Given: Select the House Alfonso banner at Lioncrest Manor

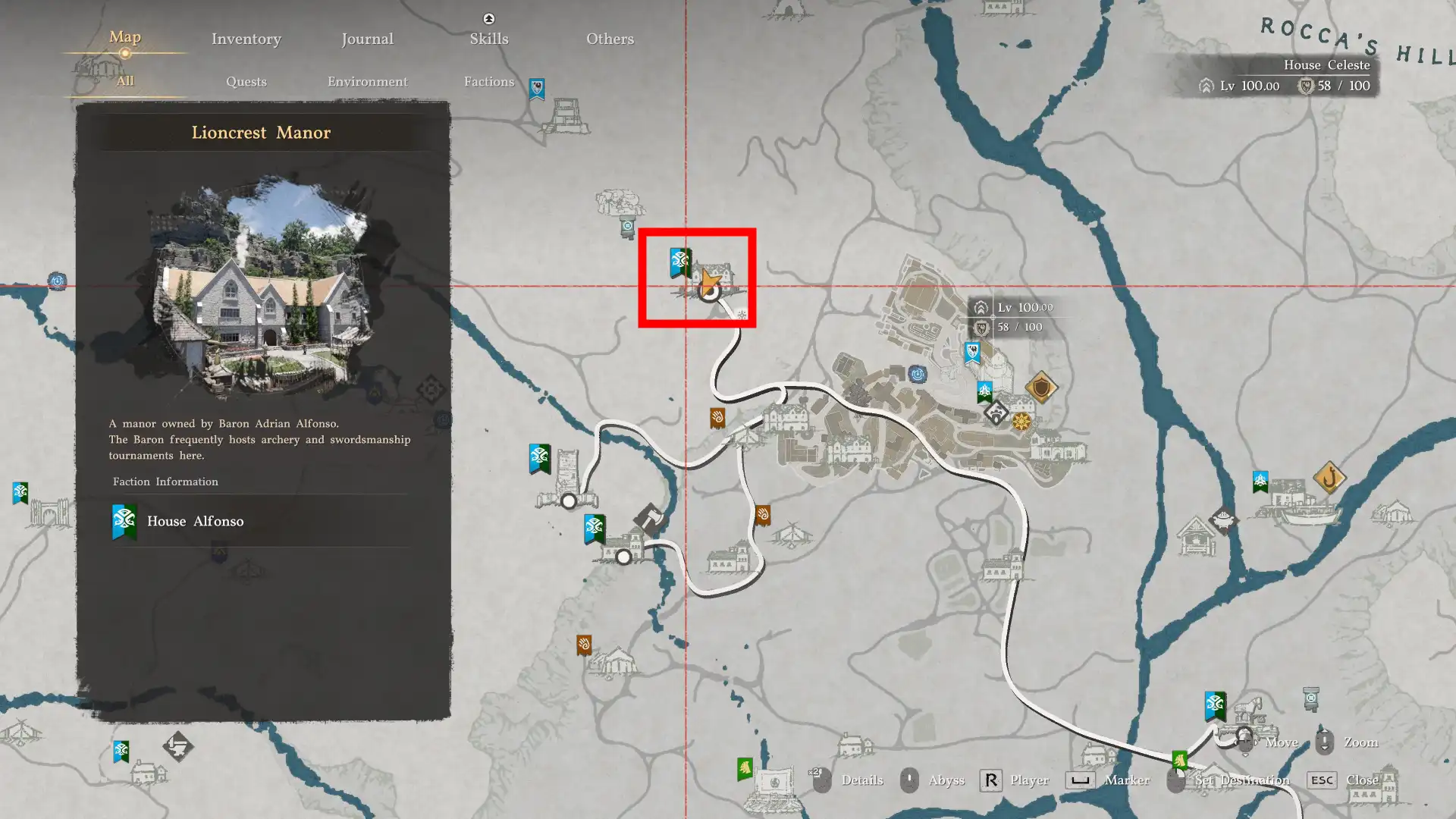Looking at the screenshot, I should [x=679, y=262].
